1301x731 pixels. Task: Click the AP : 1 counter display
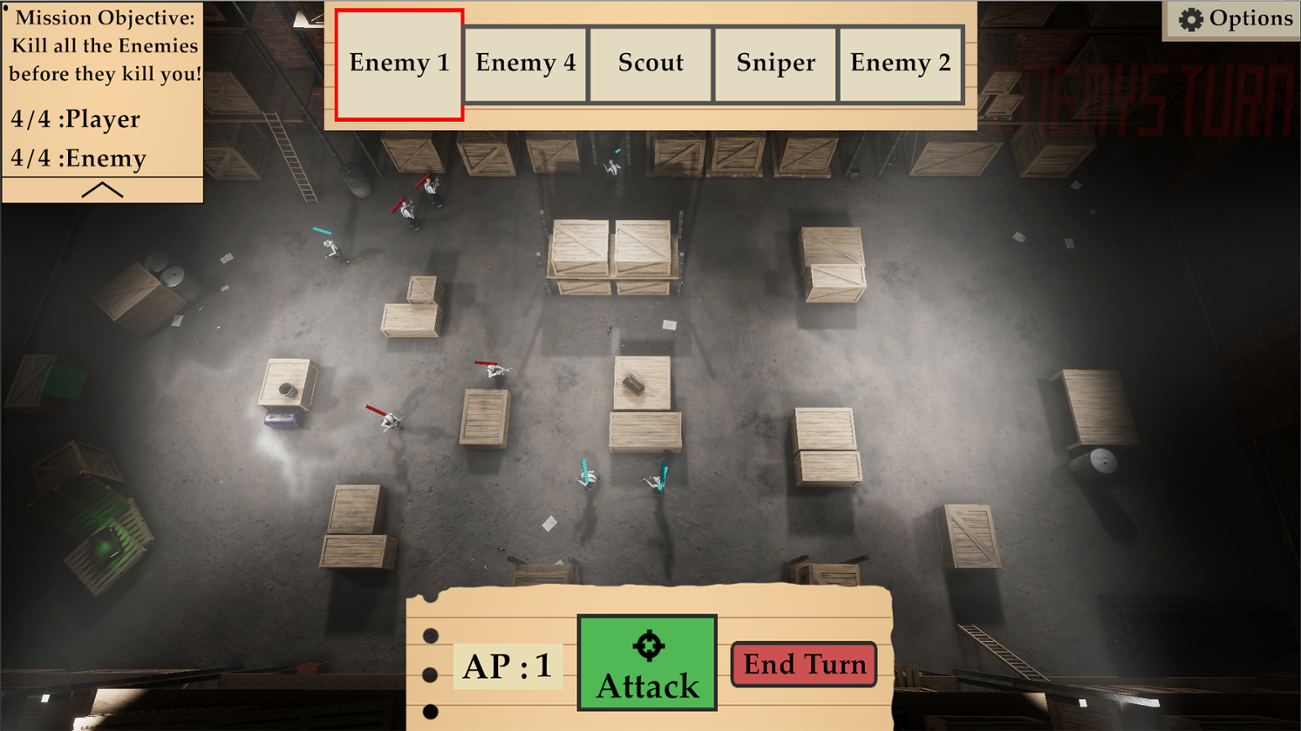pos(506,665)
